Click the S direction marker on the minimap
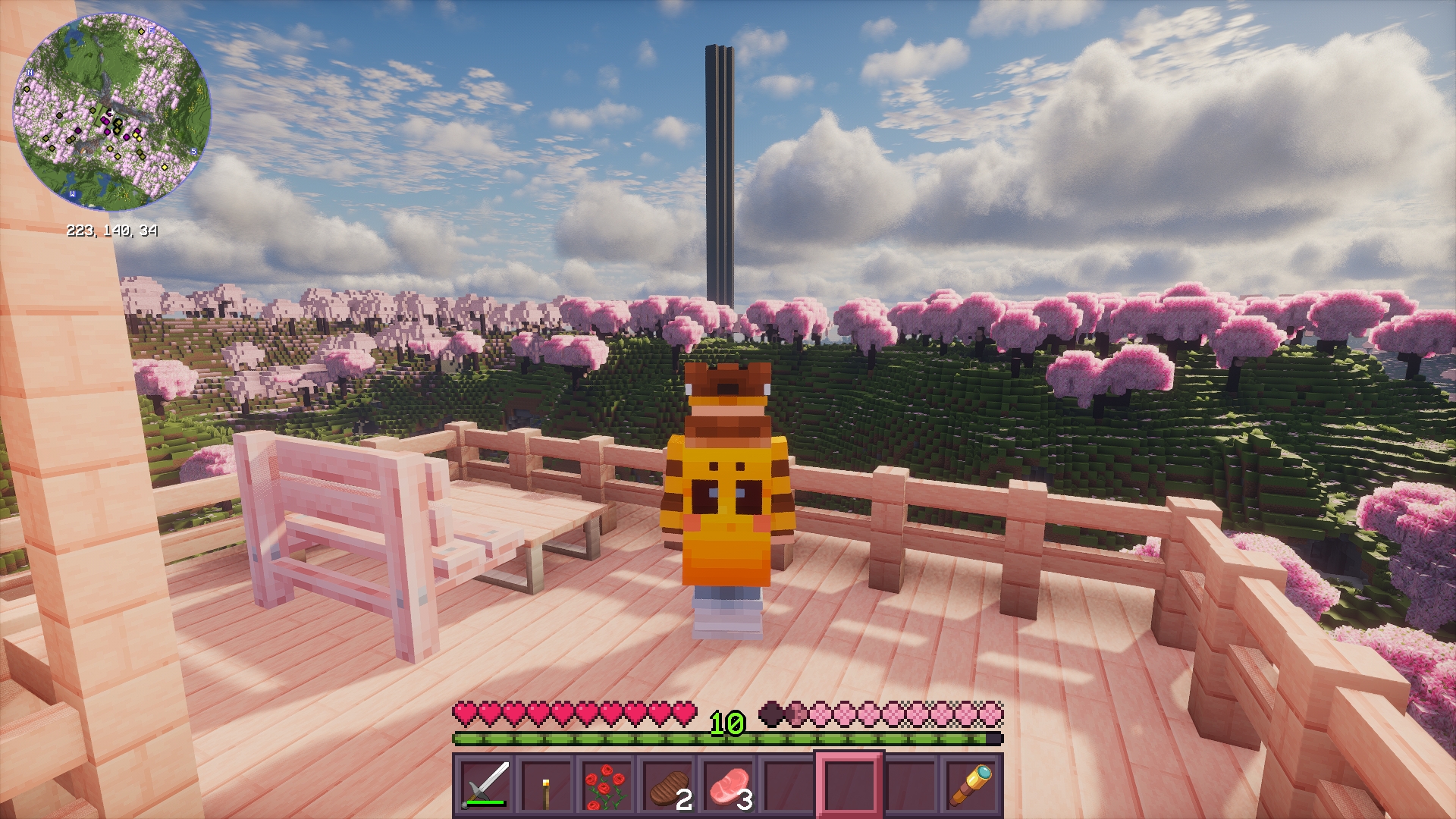 (x=194, y=151)
